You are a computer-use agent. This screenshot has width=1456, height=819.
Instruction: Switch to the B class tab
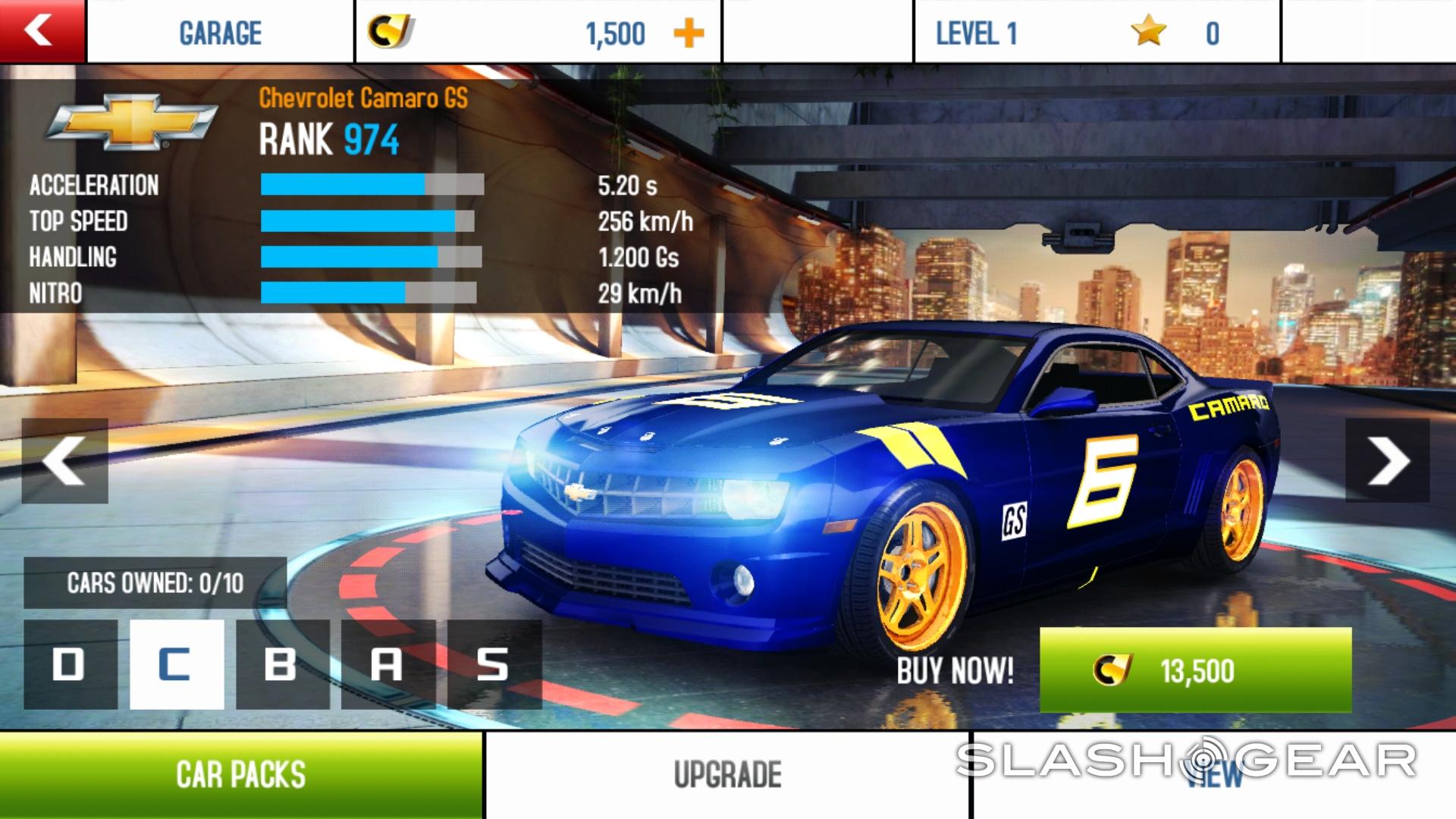282,664
